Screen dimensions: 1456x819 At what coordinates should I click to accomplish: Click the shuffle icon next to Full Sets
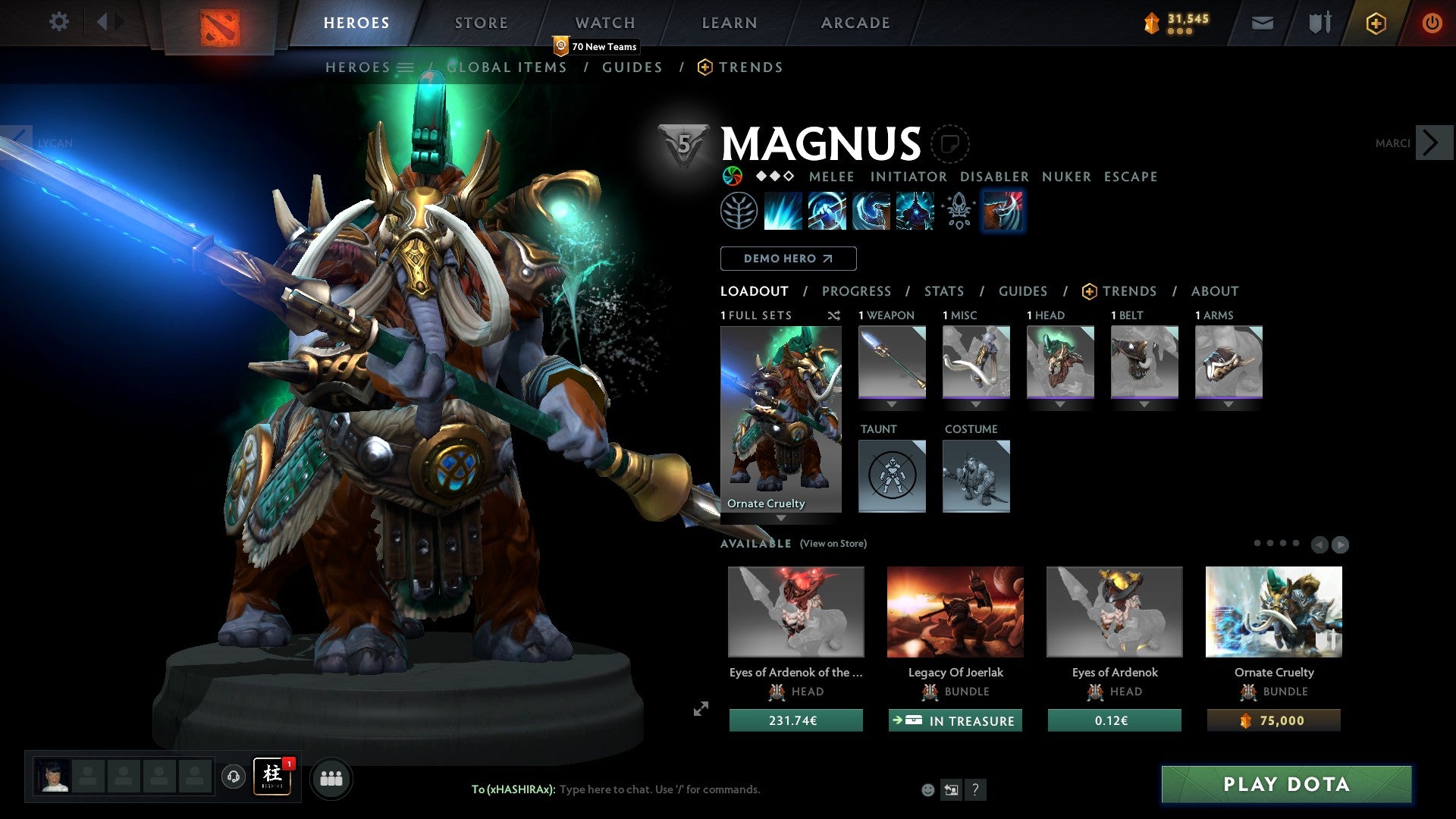point(833,315)
